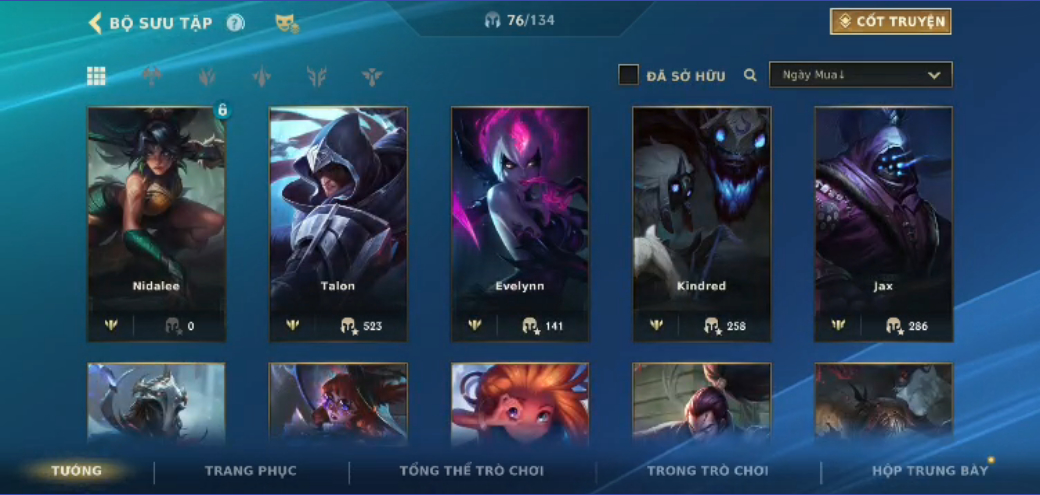The image size is (1040, 495).
Task: Select the Nidalee champion card
Action: (156, 224)
